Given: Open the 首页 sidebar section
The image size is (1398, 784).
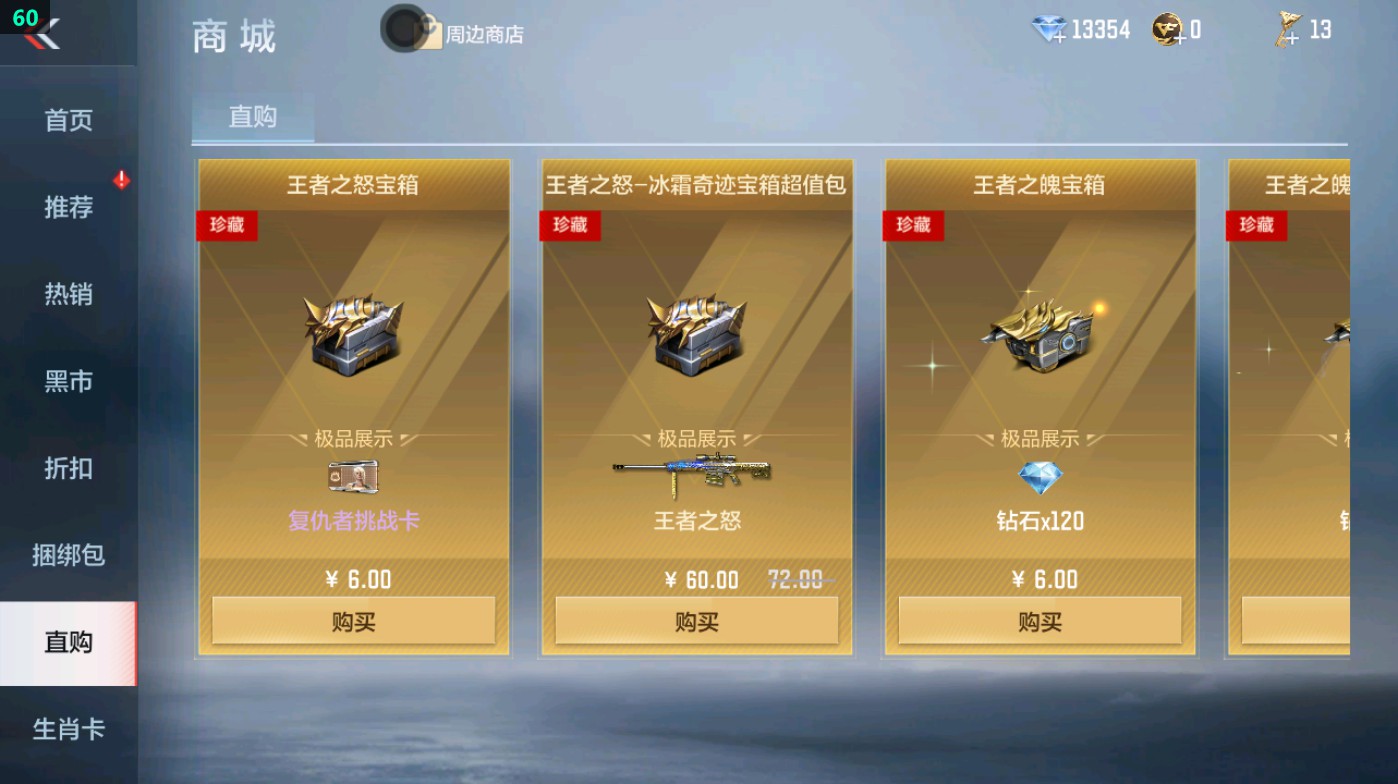Looking at the screenshot, I should (67, 119).
